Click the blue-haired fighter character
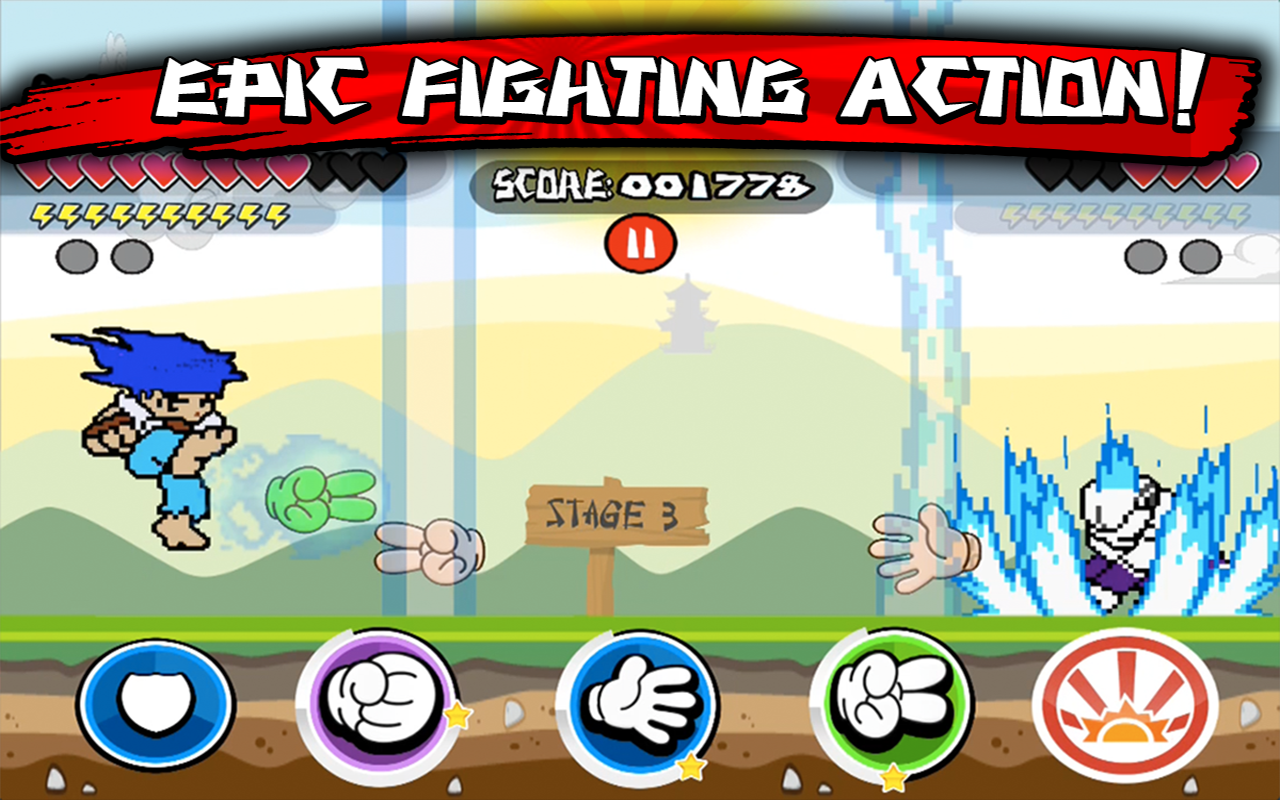1280x800 pixels. point(155,430)
